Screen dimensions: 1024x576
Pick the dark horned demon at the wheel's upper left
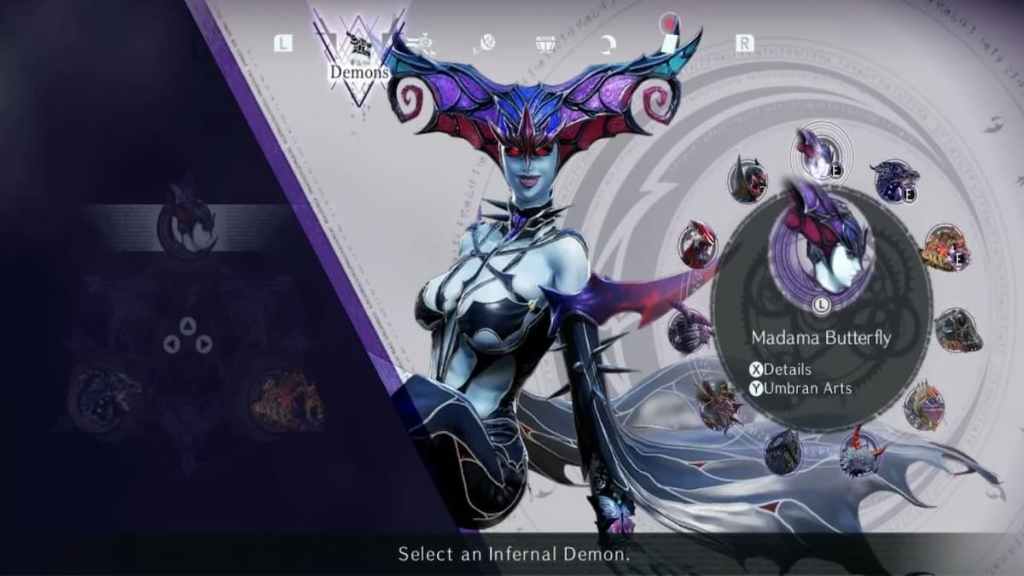coord(748,180)
